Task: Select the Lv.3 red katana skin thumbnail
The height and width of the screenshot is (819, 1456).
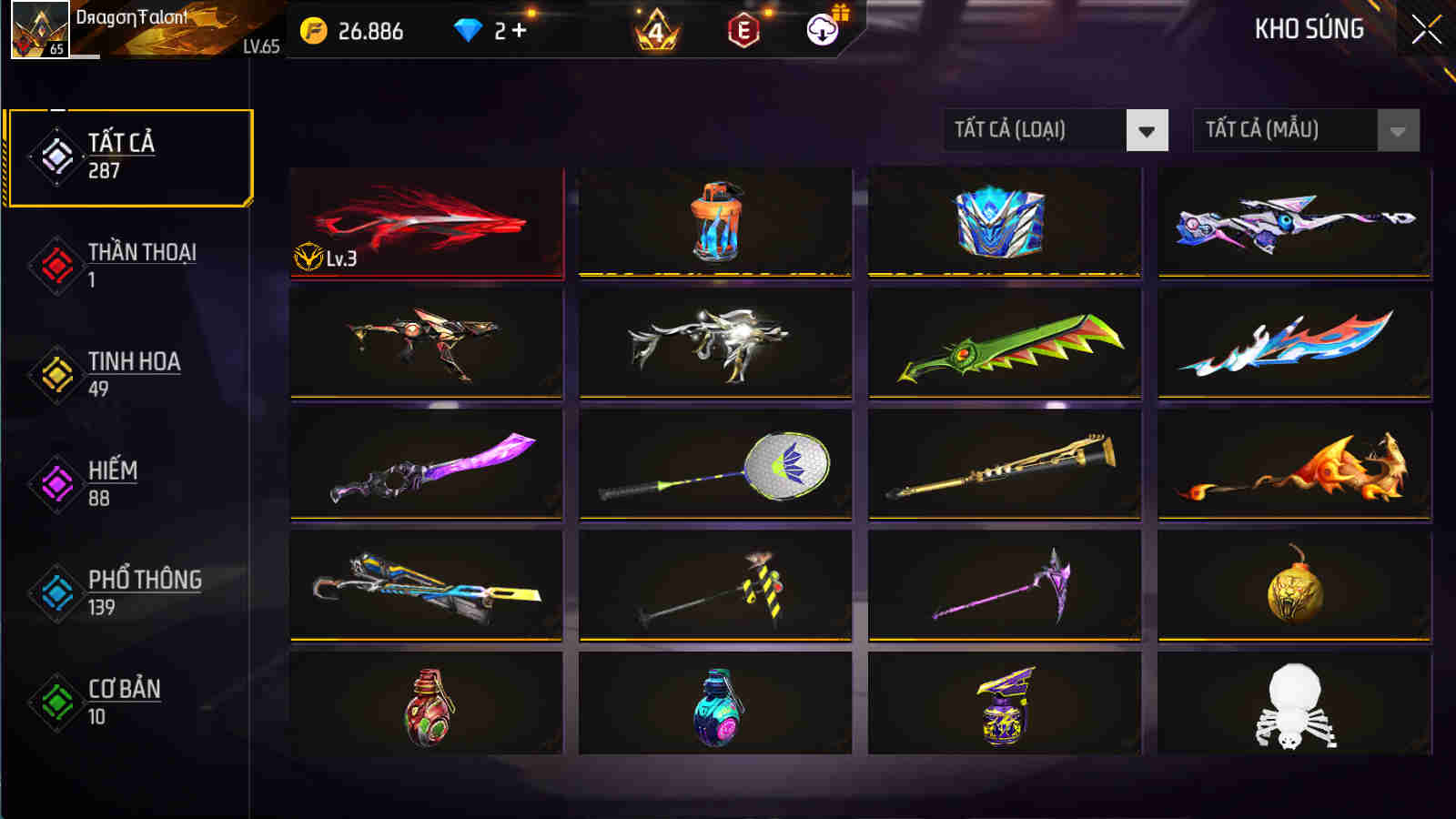Action: click(x=428, y=223)
